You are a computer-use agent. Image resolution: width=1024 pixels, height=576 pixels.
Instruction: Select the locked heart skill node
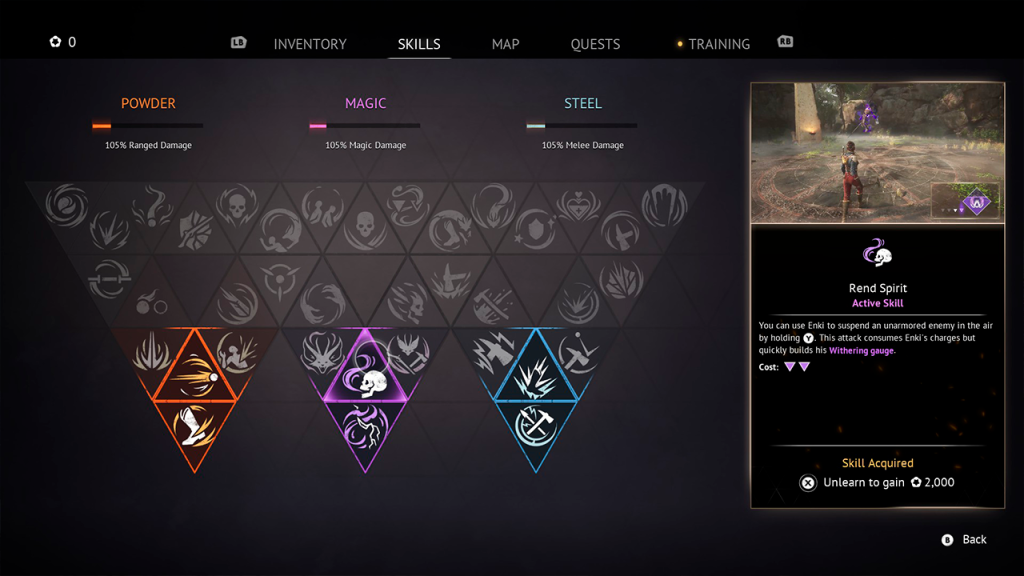(x=580, y=207)
